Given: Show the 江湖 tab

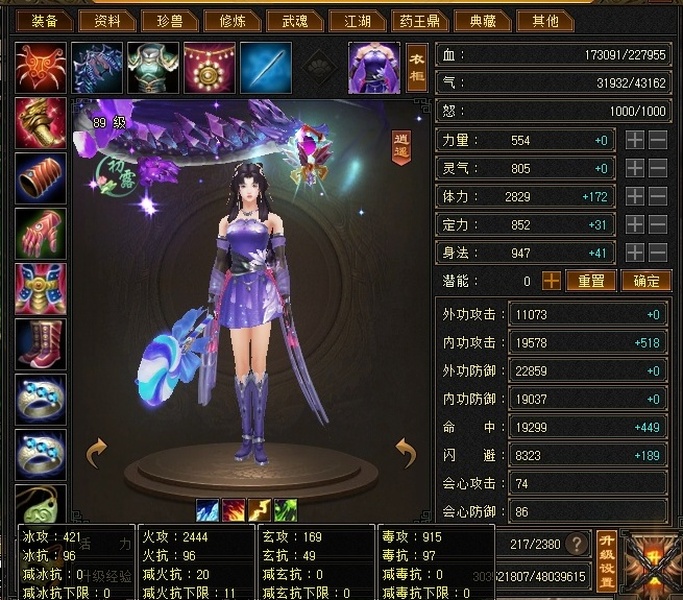Looking at the screenshot, I should click(x=355, y=20).
